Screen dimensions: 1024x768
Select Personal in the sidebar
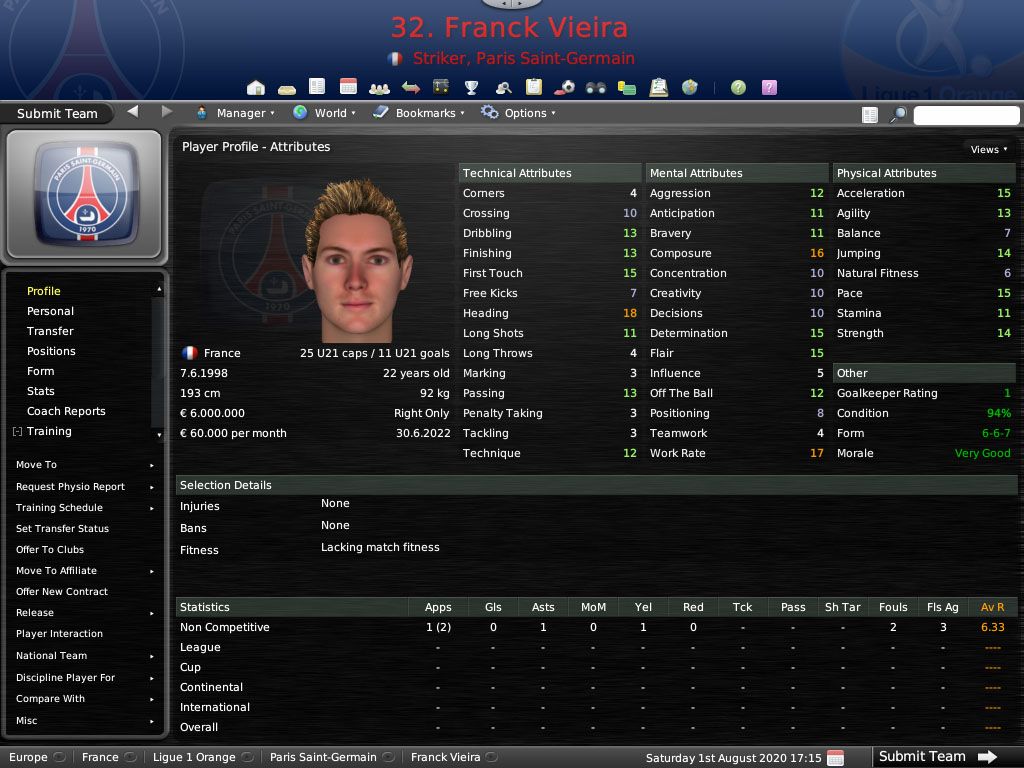[50, 311]
